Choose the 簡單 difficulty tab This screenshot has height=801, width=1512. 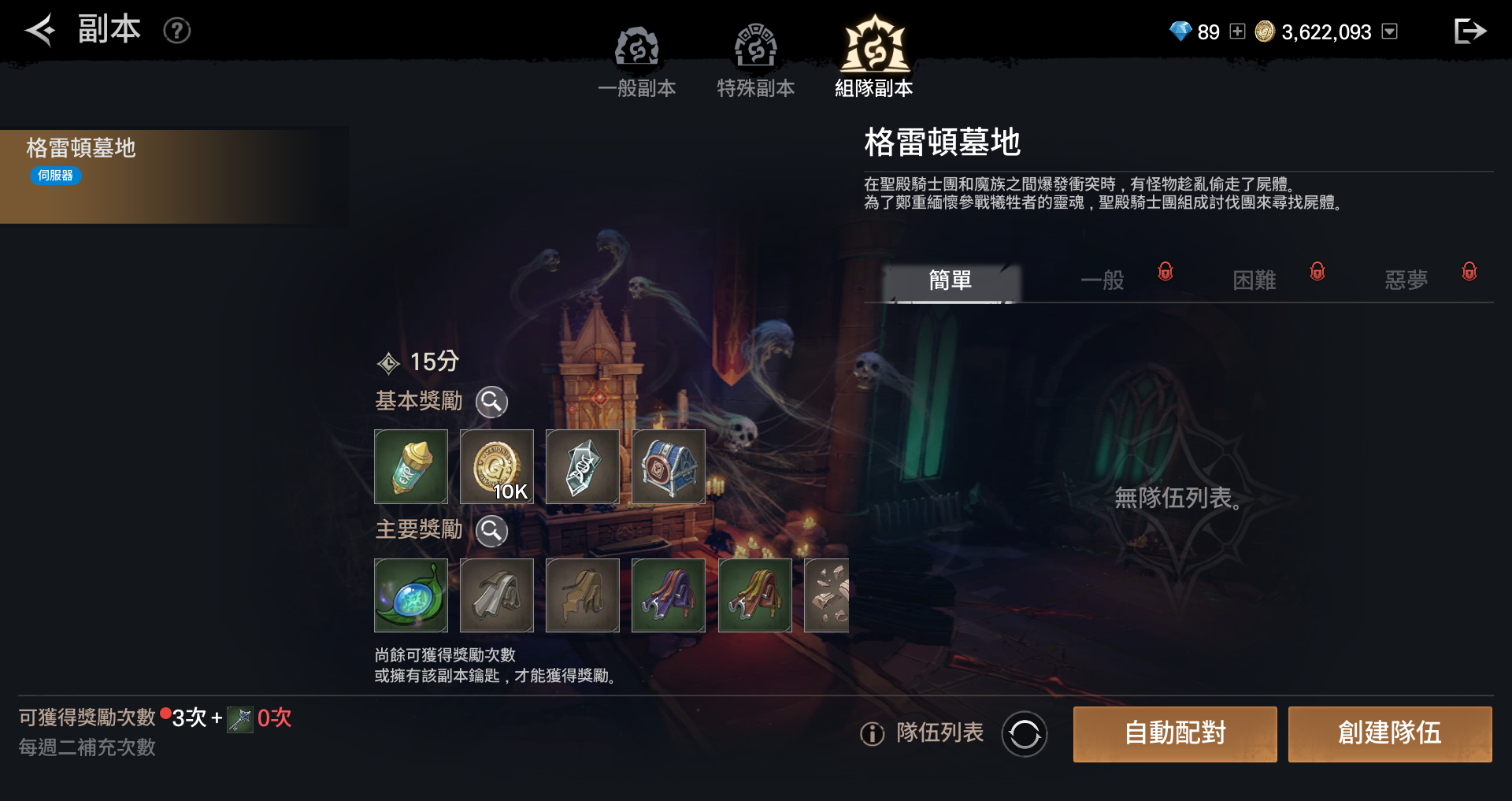point(951,281)
